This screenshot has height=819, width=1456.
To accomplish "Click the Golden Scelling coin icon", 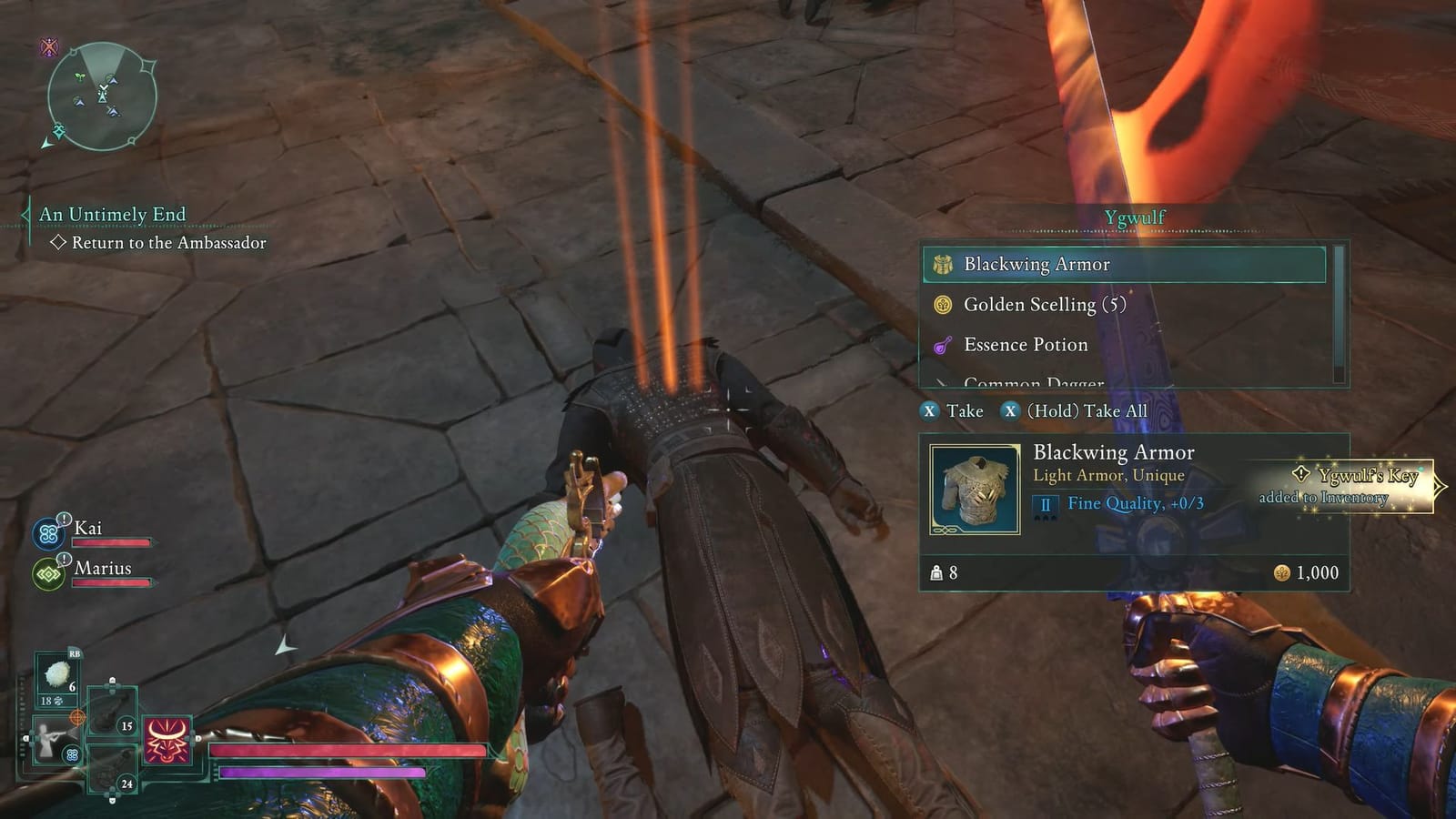I will point(944,305).
